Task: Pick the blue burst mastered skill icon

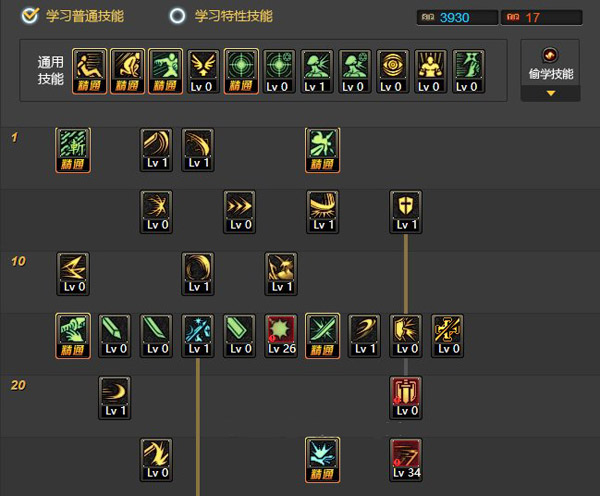Action: pos(322,459)
